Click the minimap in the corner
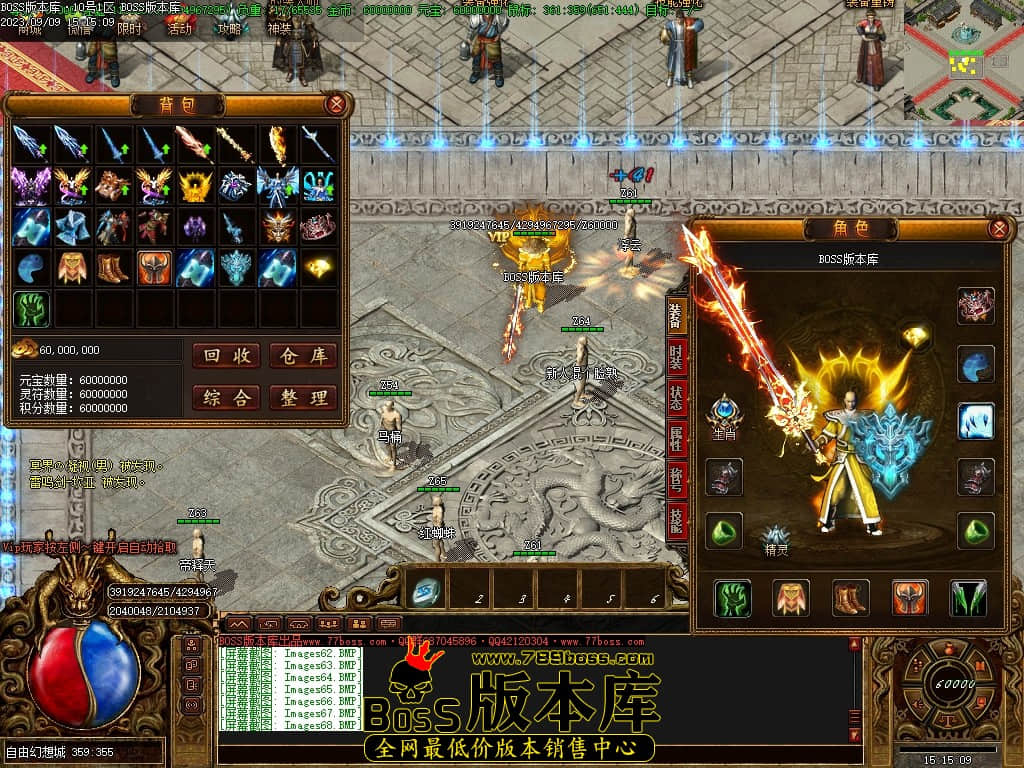 pos(963,62)
